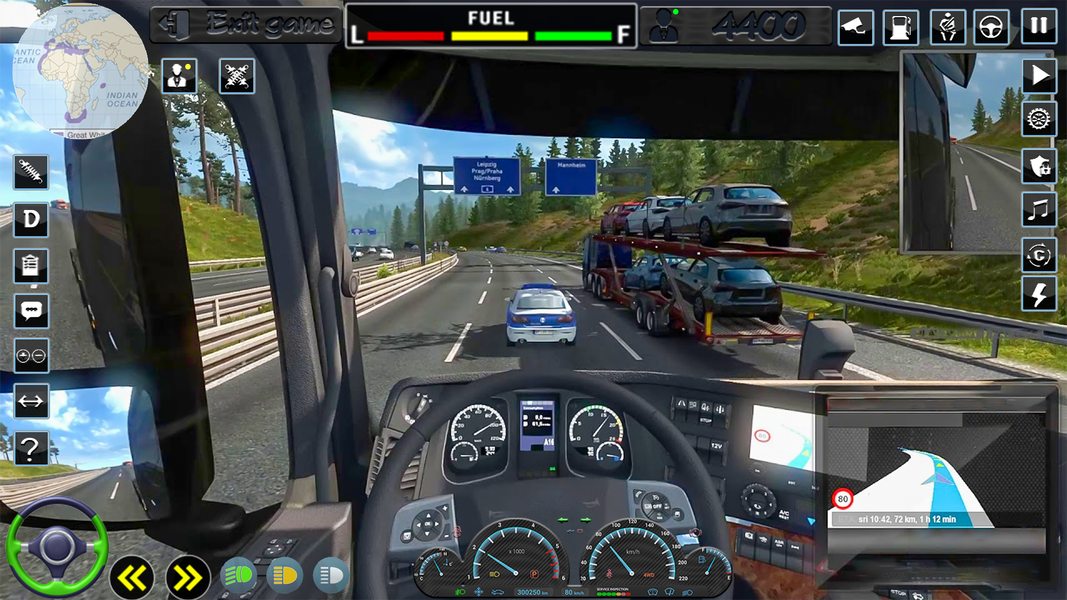The image size is (1067, 600).
Task: Open the clipboard task list
Action: point(31,266)
